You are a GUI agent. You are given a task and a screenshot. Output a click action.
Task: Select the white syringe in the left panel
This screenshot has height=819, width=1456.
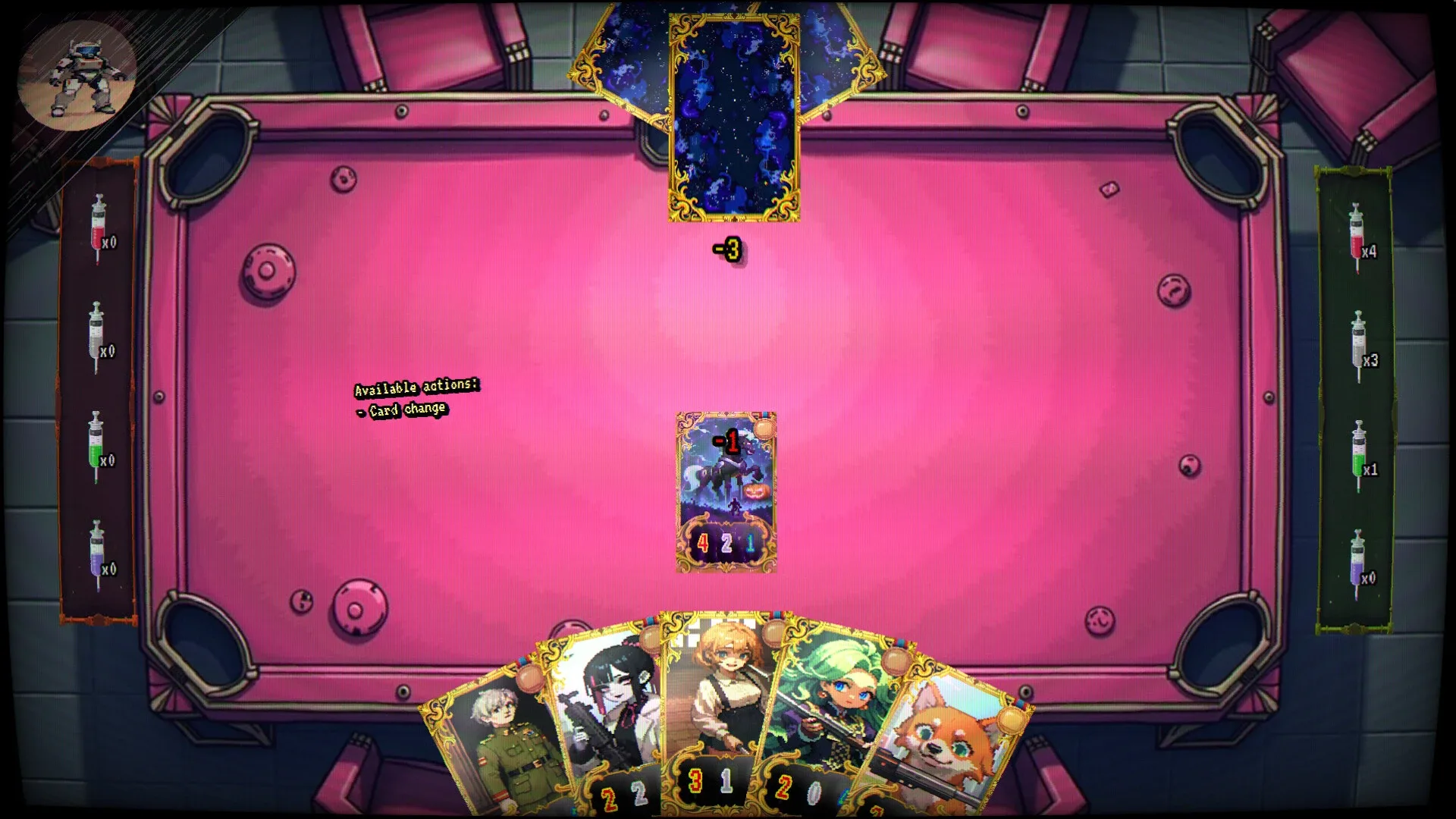[x=95, y=334]
